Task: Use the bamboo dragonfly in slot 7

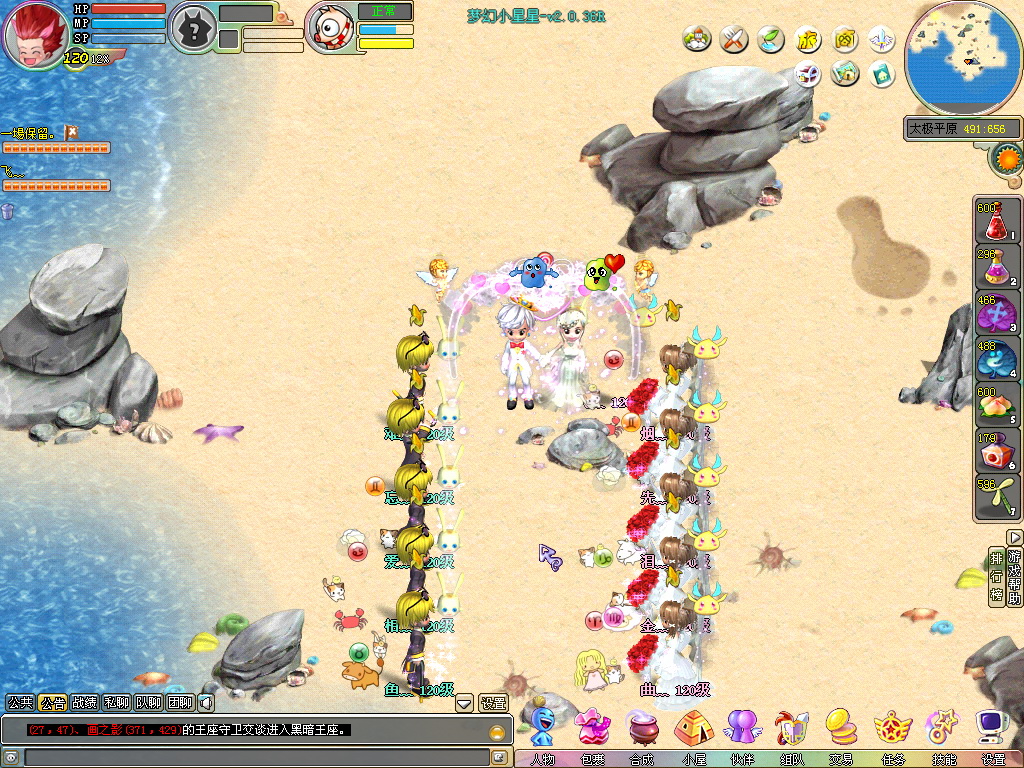Action: click(x=996, y=496)
